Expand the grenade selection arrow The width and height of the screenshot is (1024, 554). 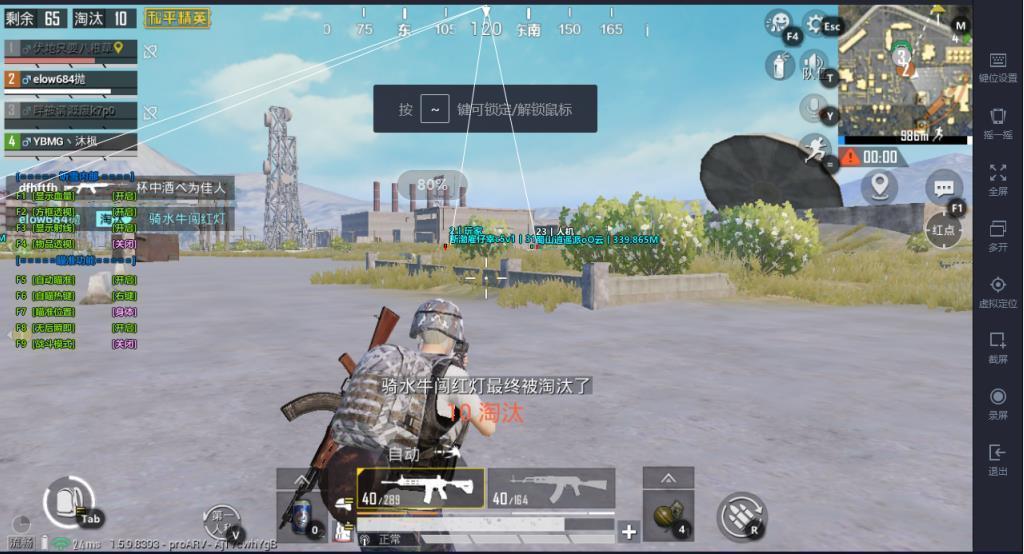click(667, 479)
